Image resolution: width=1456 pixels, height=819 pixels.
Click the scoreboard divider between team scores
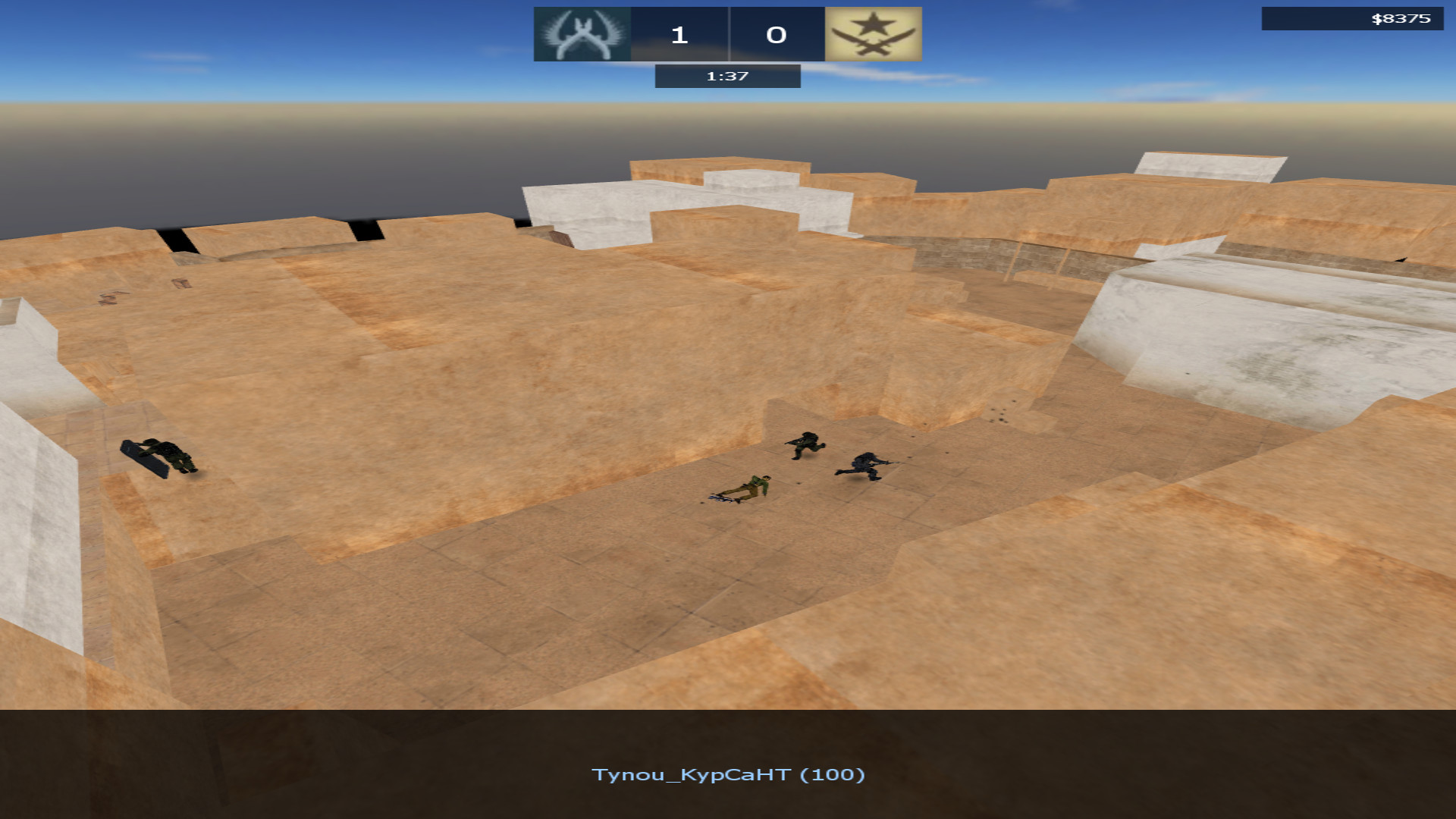pos(730,34)
